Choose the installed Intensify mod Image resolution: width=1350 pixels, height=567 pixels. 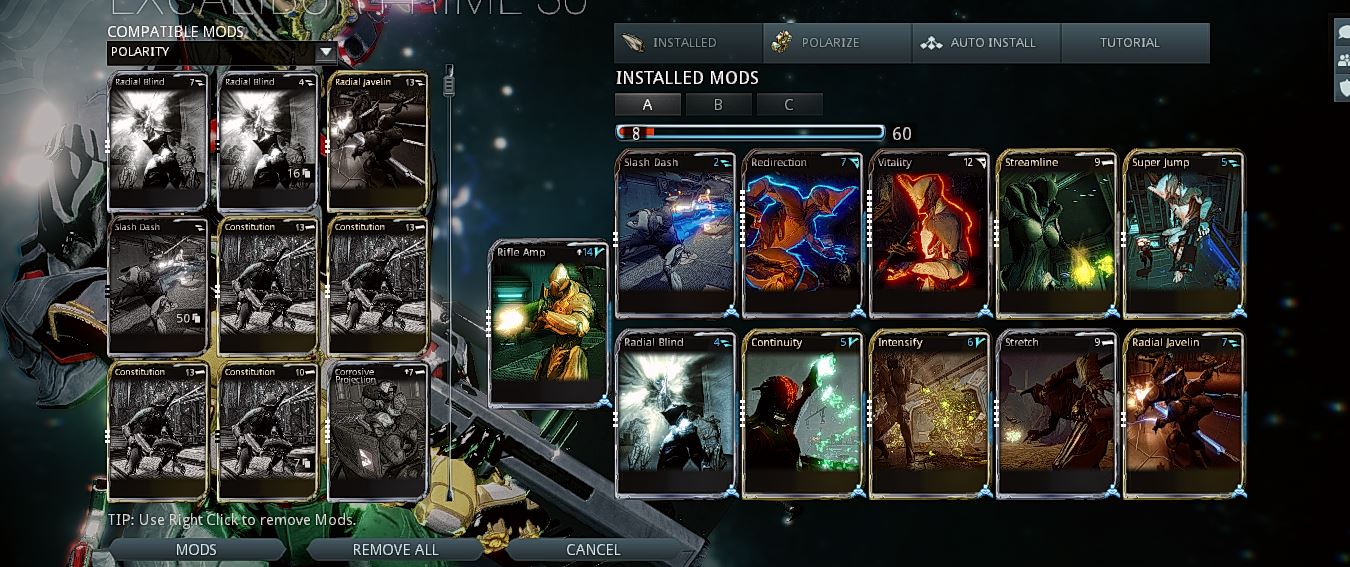coord(930,414)
